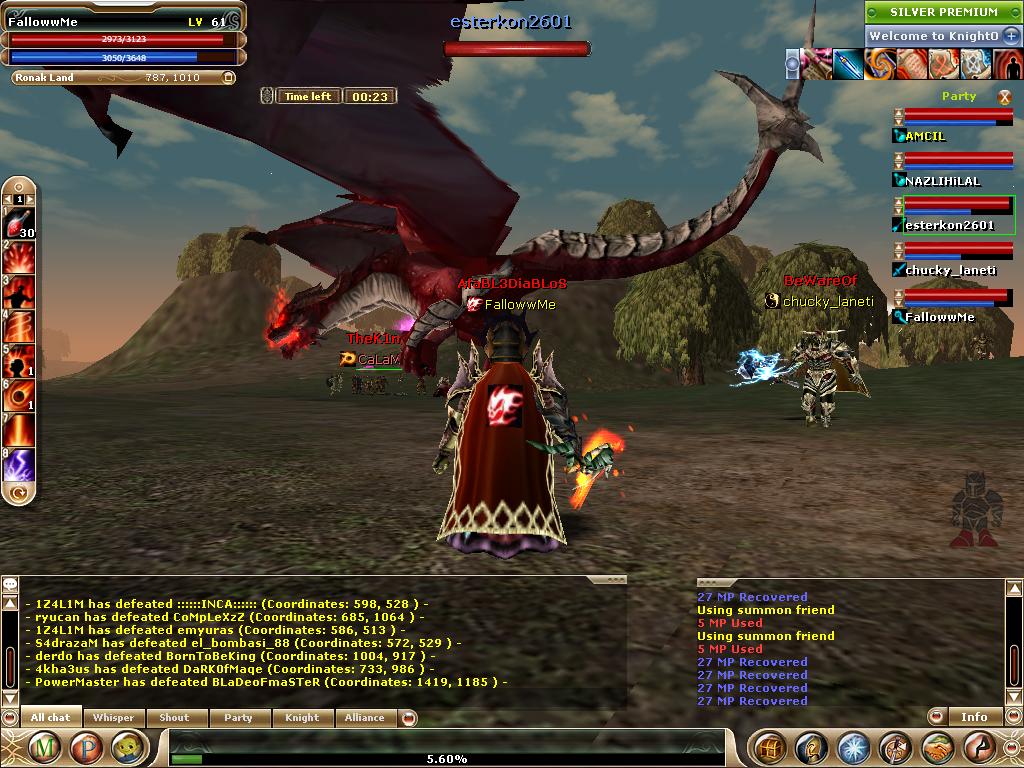Activate the purple lightning skill in slot 8
This screenshot has height=768, width=1024.
[x=20, y=465]
